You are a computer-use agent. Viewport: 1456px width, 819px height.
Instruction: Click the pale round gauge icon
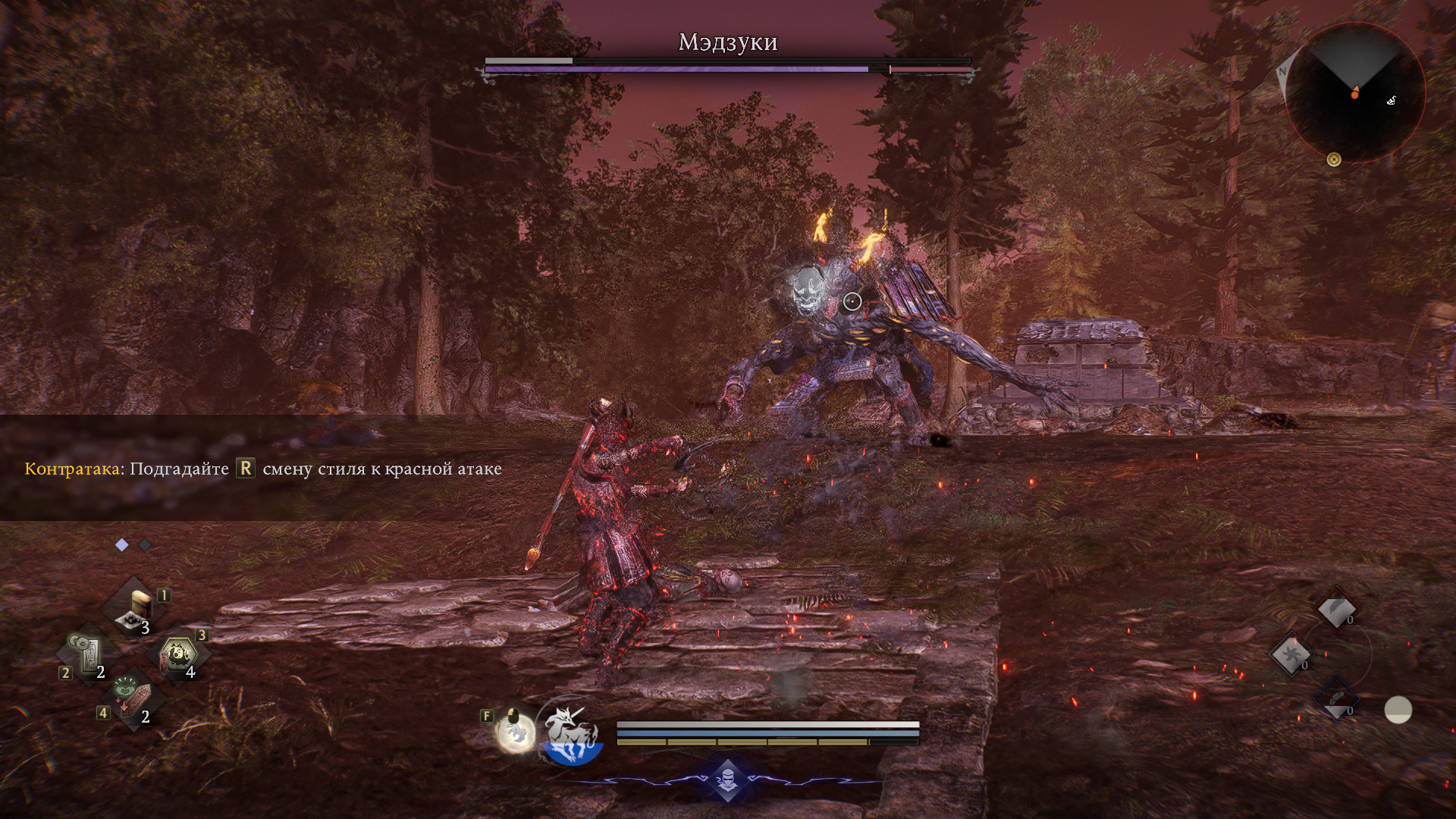(1398, 710)
